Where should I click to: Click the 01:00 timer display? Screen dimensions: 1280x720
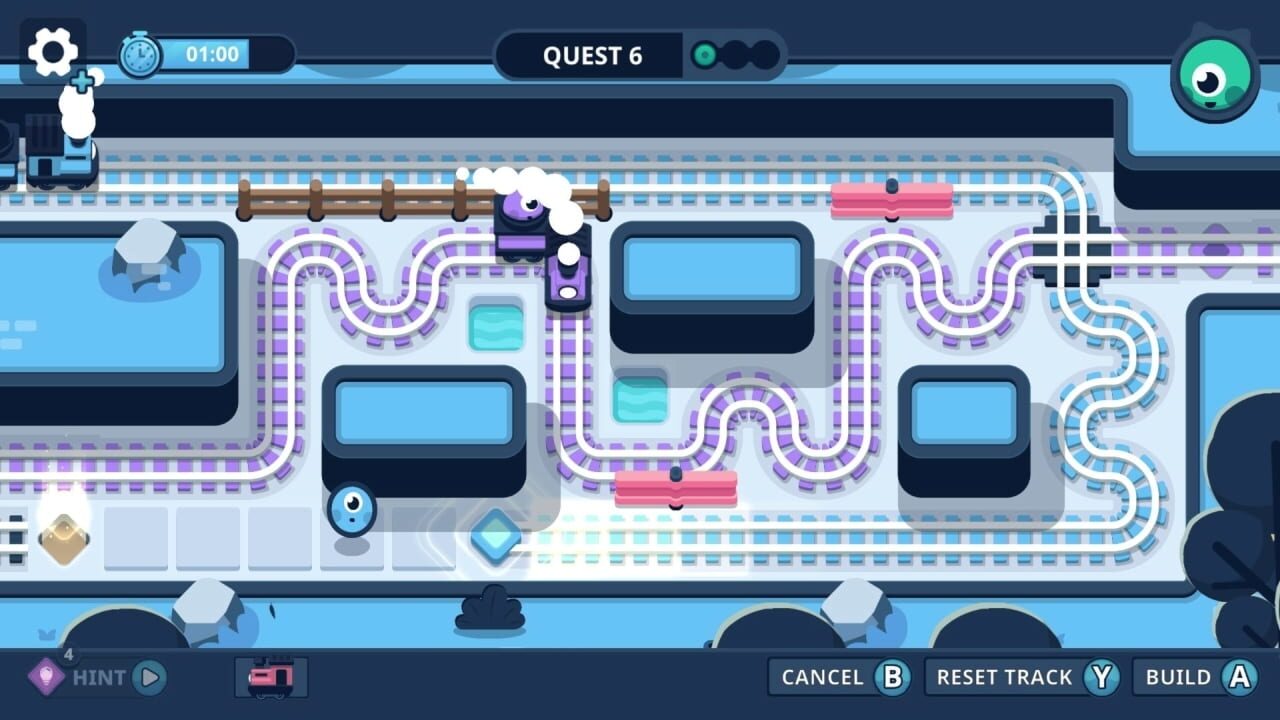click(x=212, y=54)
